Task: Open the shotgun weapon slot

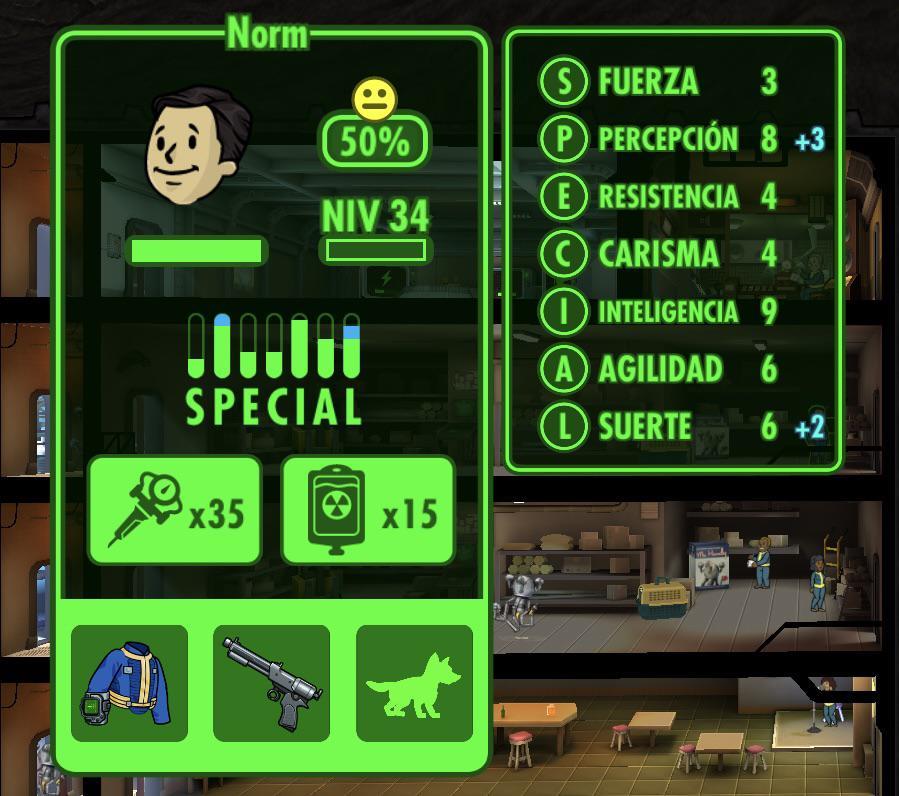Action: click(271, 683)
